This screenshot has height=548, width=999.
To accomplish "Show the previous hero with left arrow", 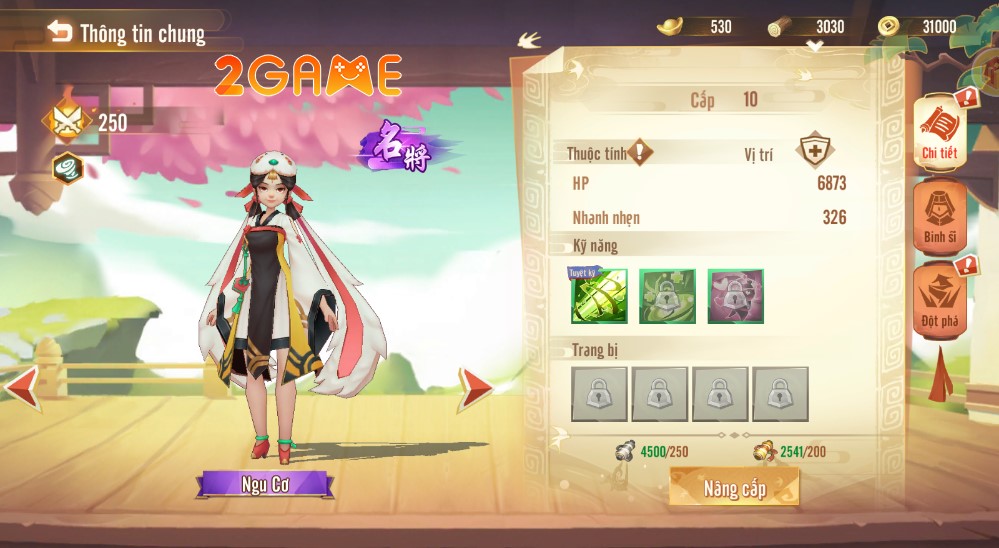I will [x=22, y=387].
